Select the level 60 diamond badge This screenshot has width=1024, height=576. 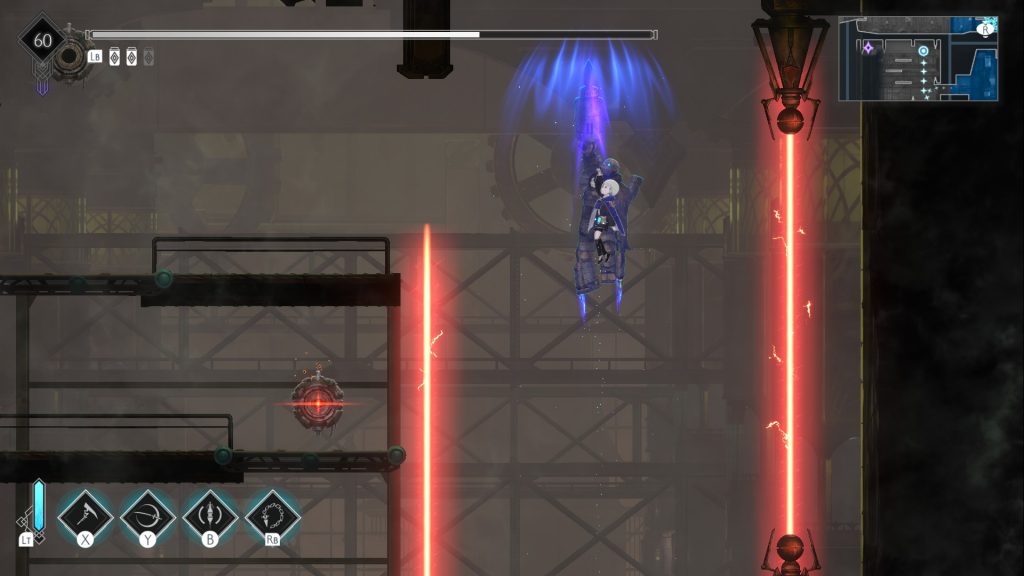[x=42, y=41]
